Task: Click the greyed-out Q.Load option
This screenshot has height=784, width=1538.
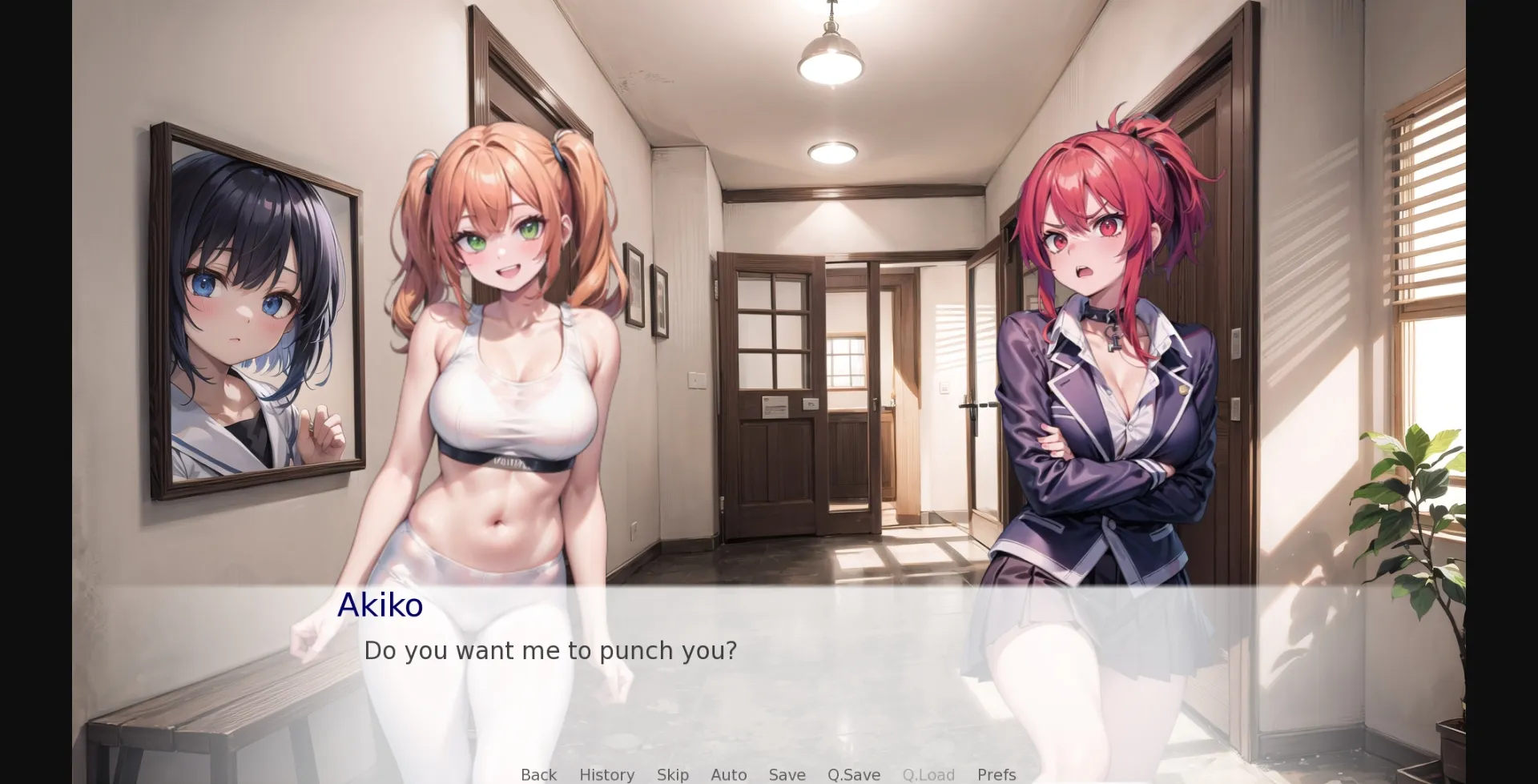Action: click(929, 774)
